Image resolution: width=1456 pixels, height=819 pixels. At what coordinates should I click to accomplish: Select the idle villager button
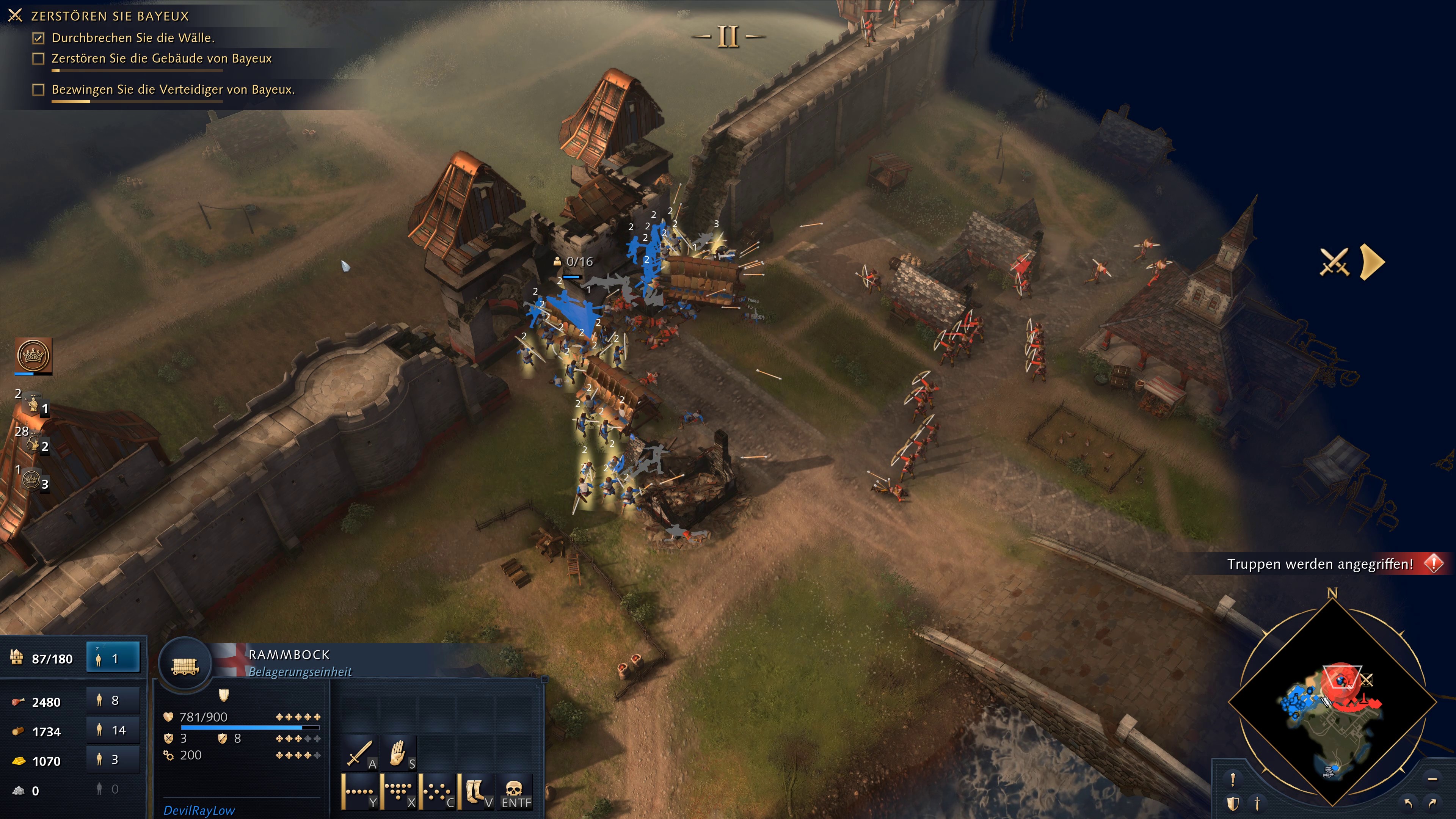coord(113,659)
